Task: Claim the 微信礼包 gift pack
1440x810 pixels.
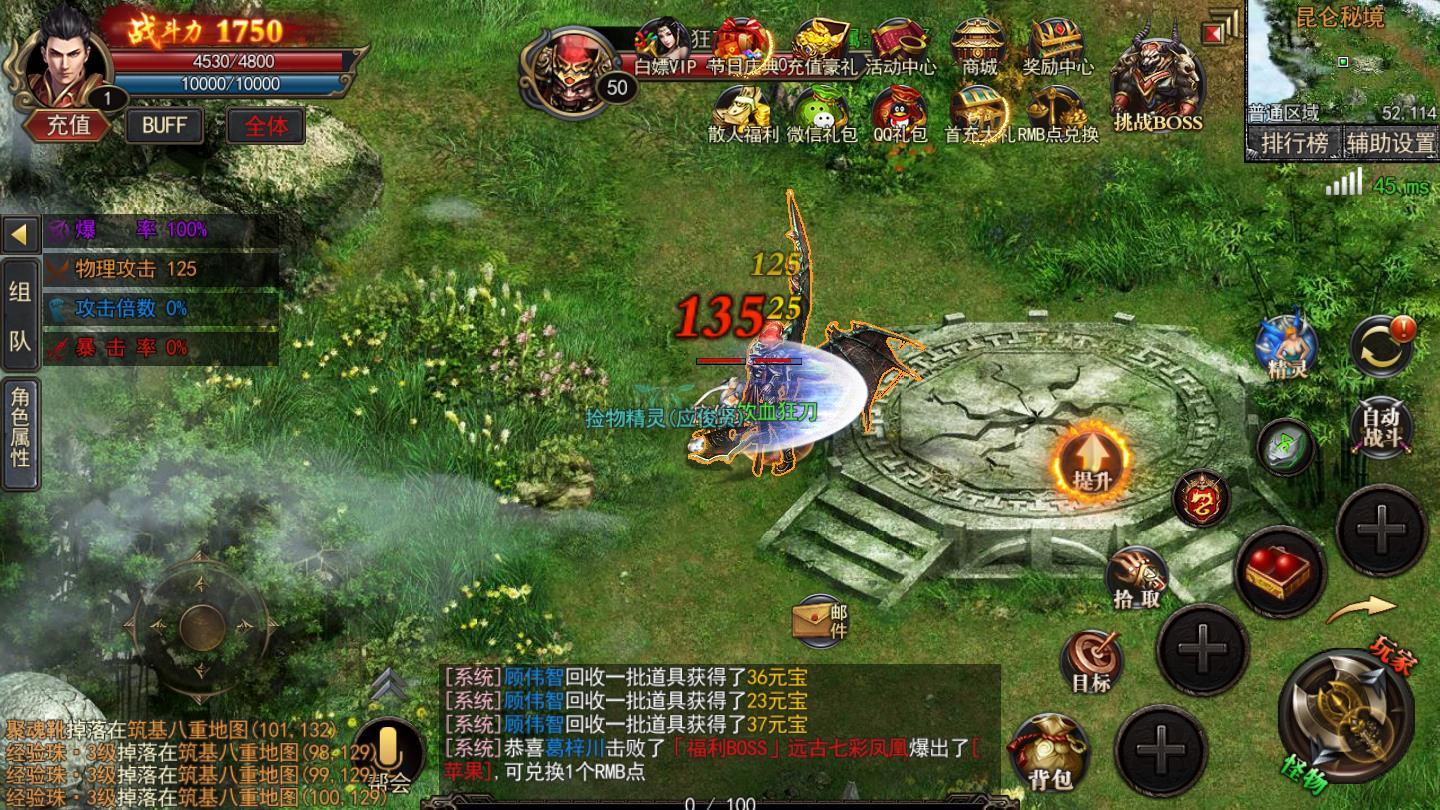Action: point(821,113)
